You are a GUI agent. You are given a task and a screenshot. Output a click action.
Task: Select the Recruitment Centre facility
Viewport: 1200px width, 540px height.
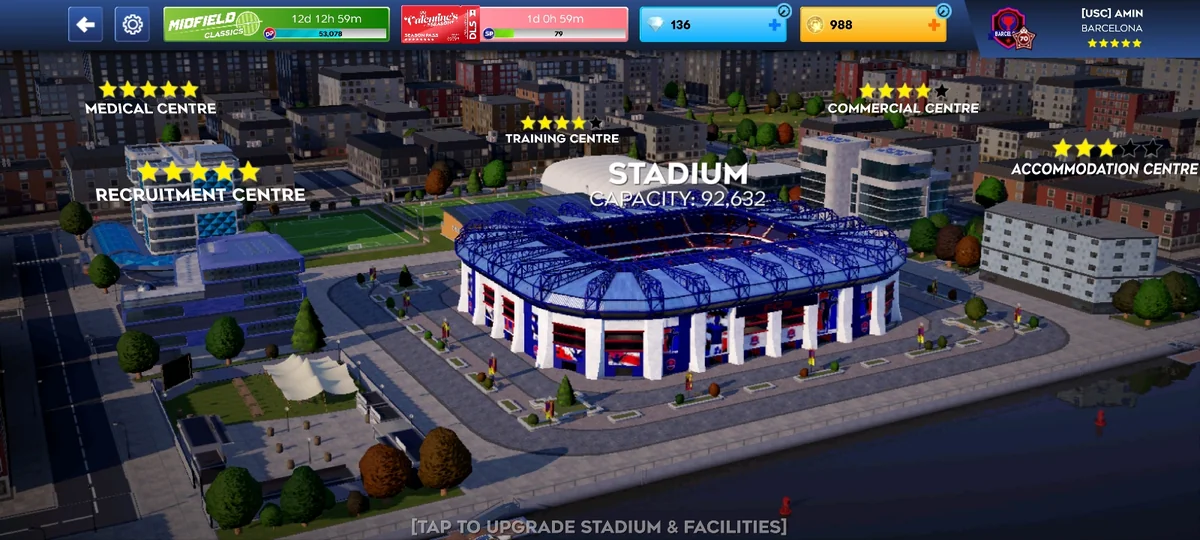point(200,193)
